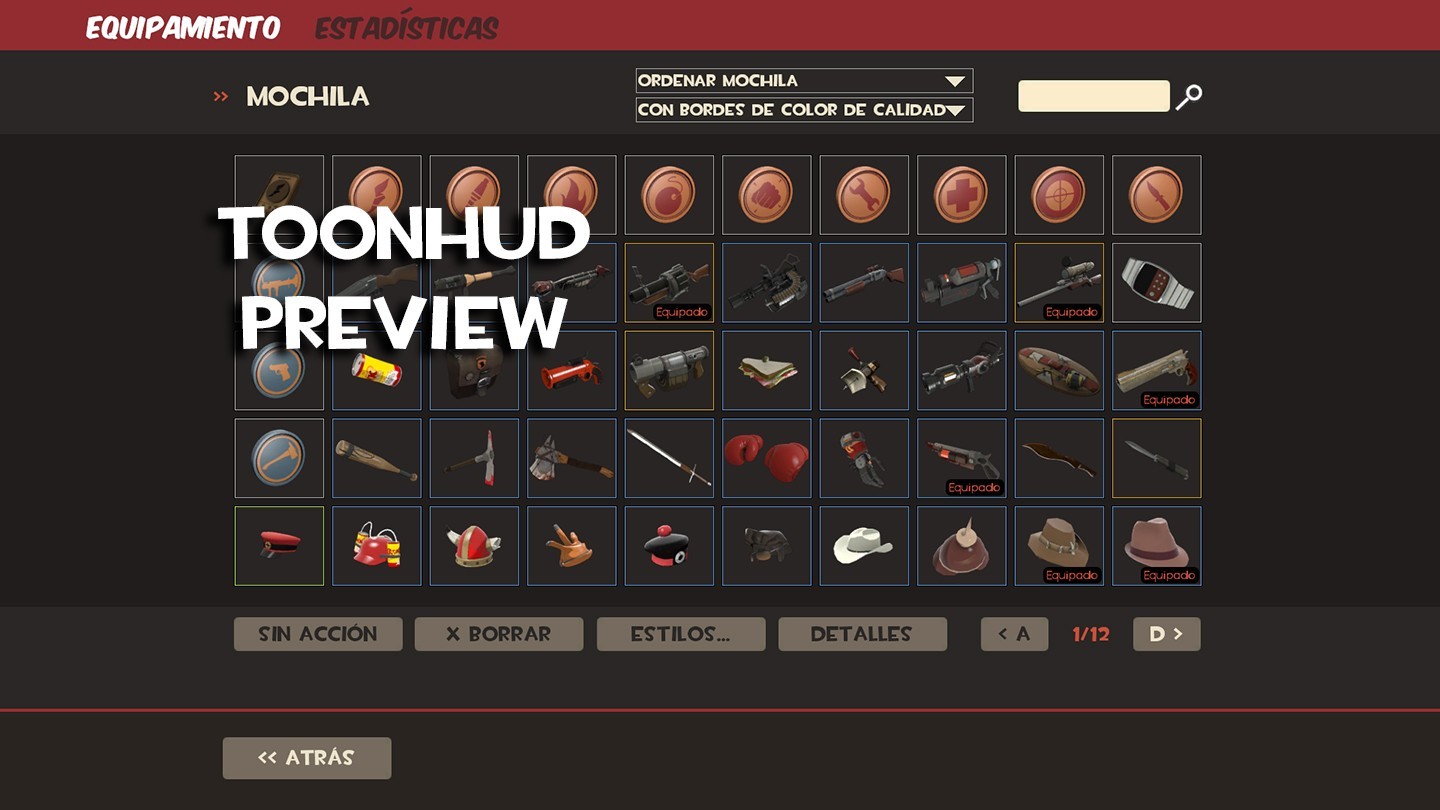Screen dimensions: 1440x810
Task: Click inside the search field next to the magnifier
Action: 1093,95
